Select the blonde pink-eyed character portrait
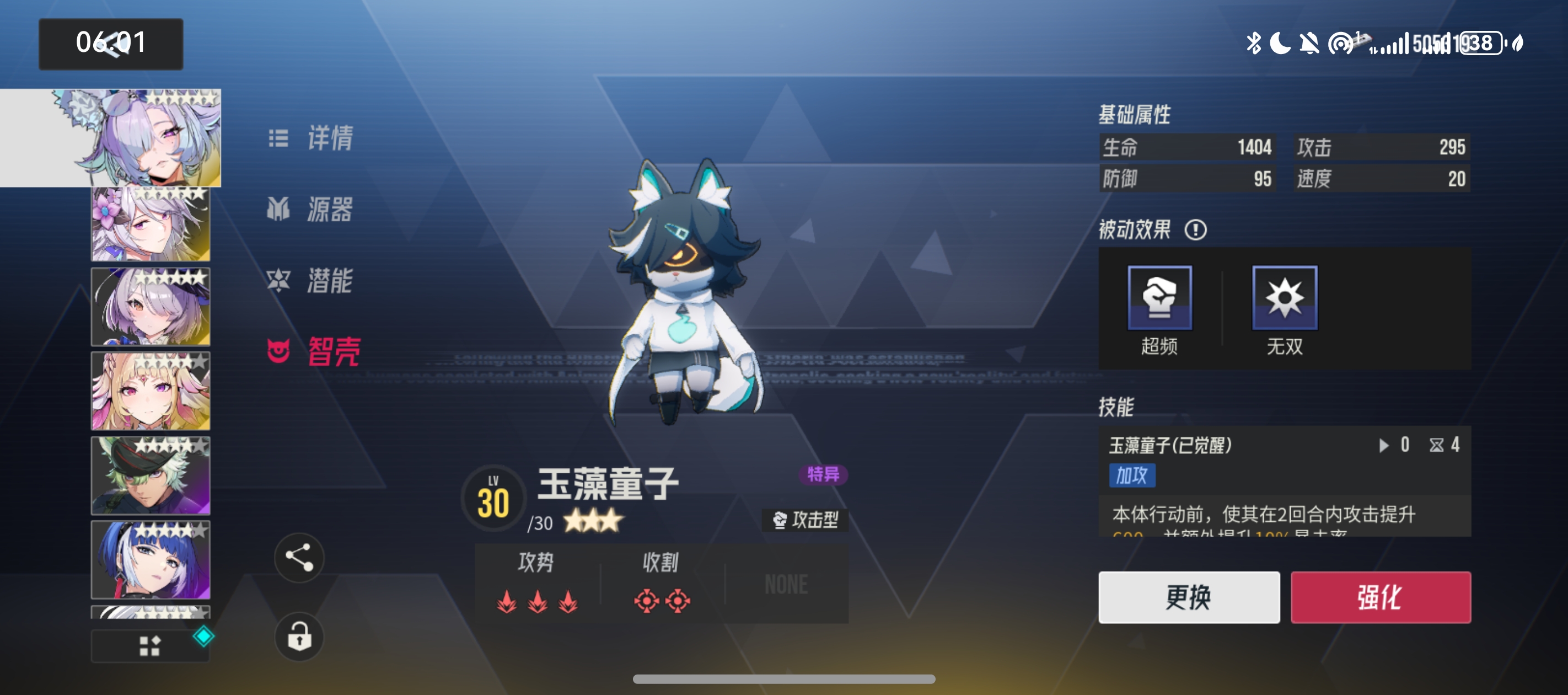 [x=151, y=391]
